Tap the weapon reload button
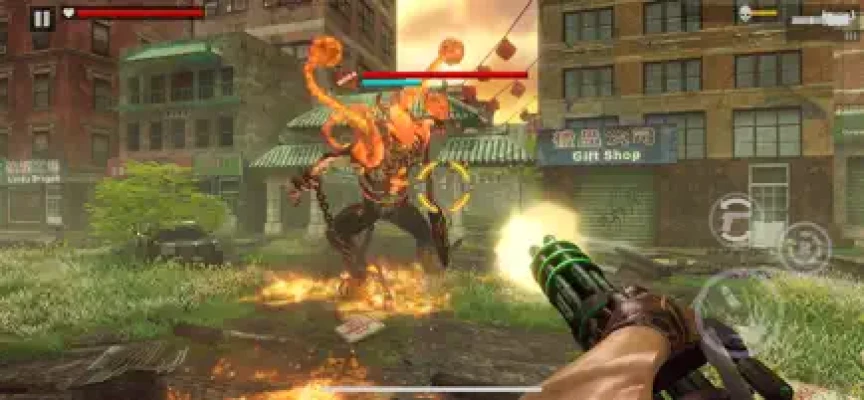 coord(736,220)
